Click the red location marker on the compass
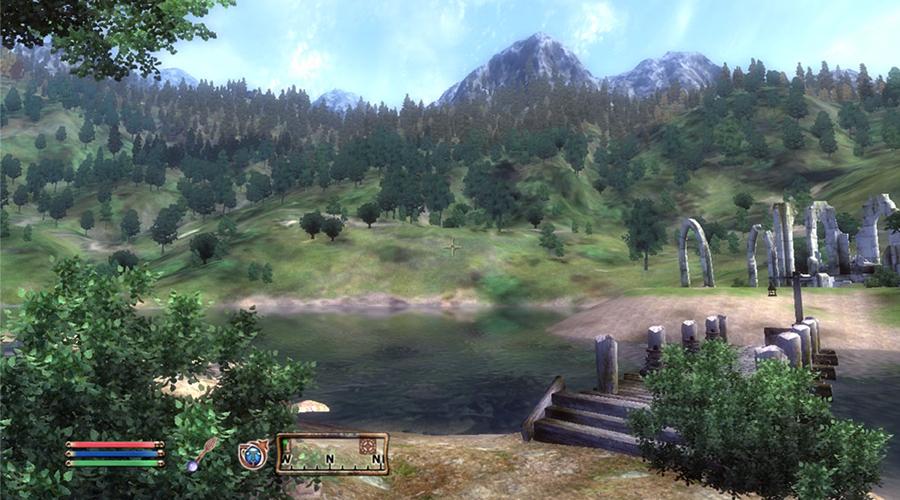The width and height of the screenshot is (900, 500). 367,446
